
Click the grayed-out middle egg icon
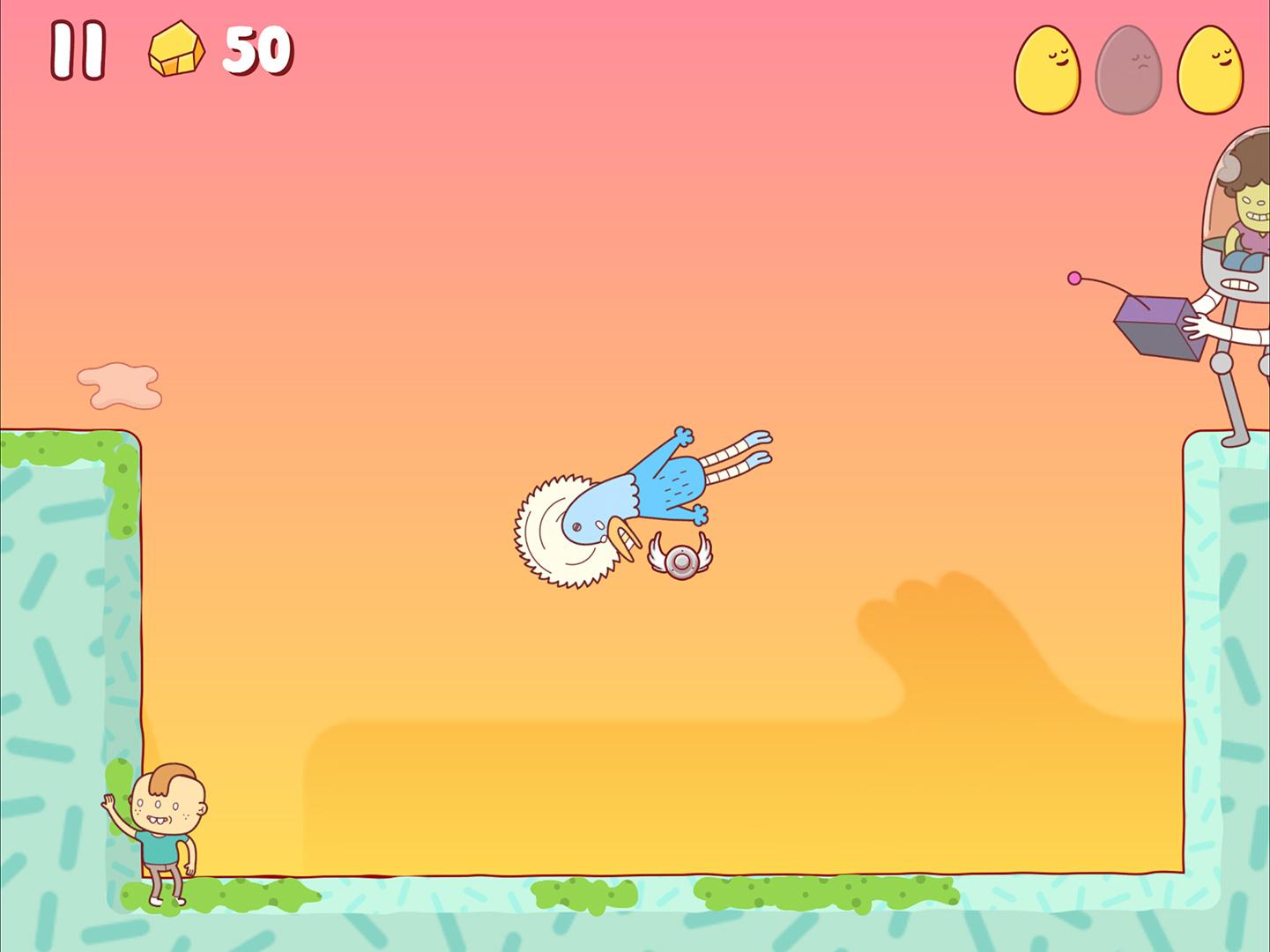1128,71
